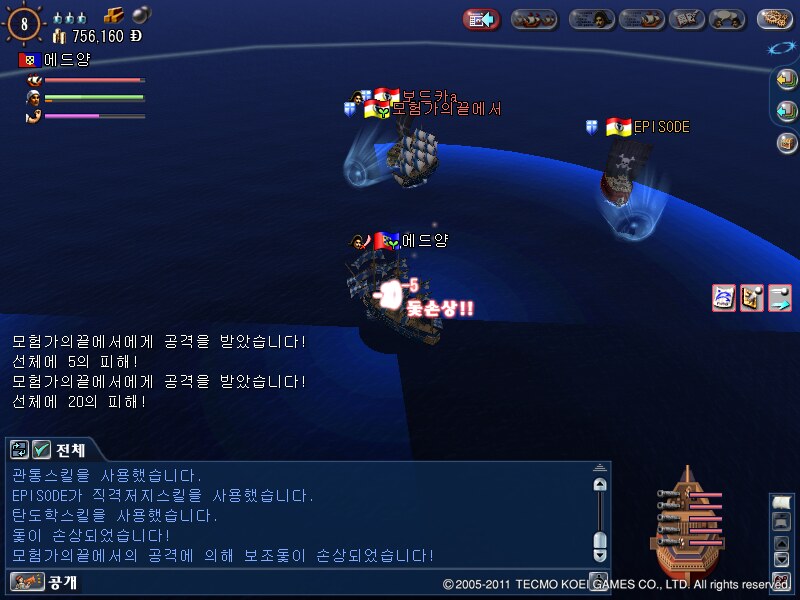Open the treasure chest side button
The image size is (800, 600).
(x=787, y=142)
